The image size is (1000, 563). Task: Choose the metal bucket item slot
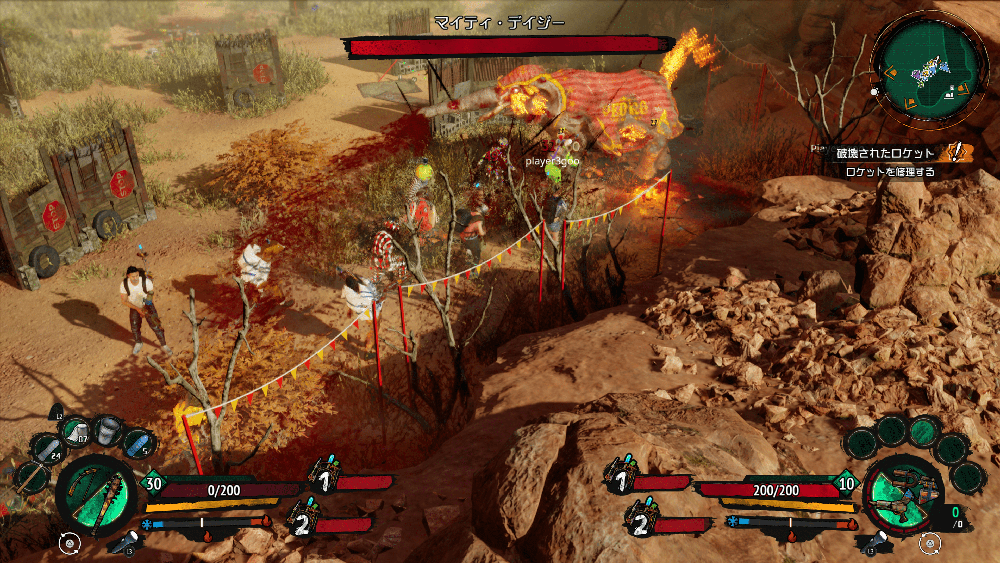107,432
